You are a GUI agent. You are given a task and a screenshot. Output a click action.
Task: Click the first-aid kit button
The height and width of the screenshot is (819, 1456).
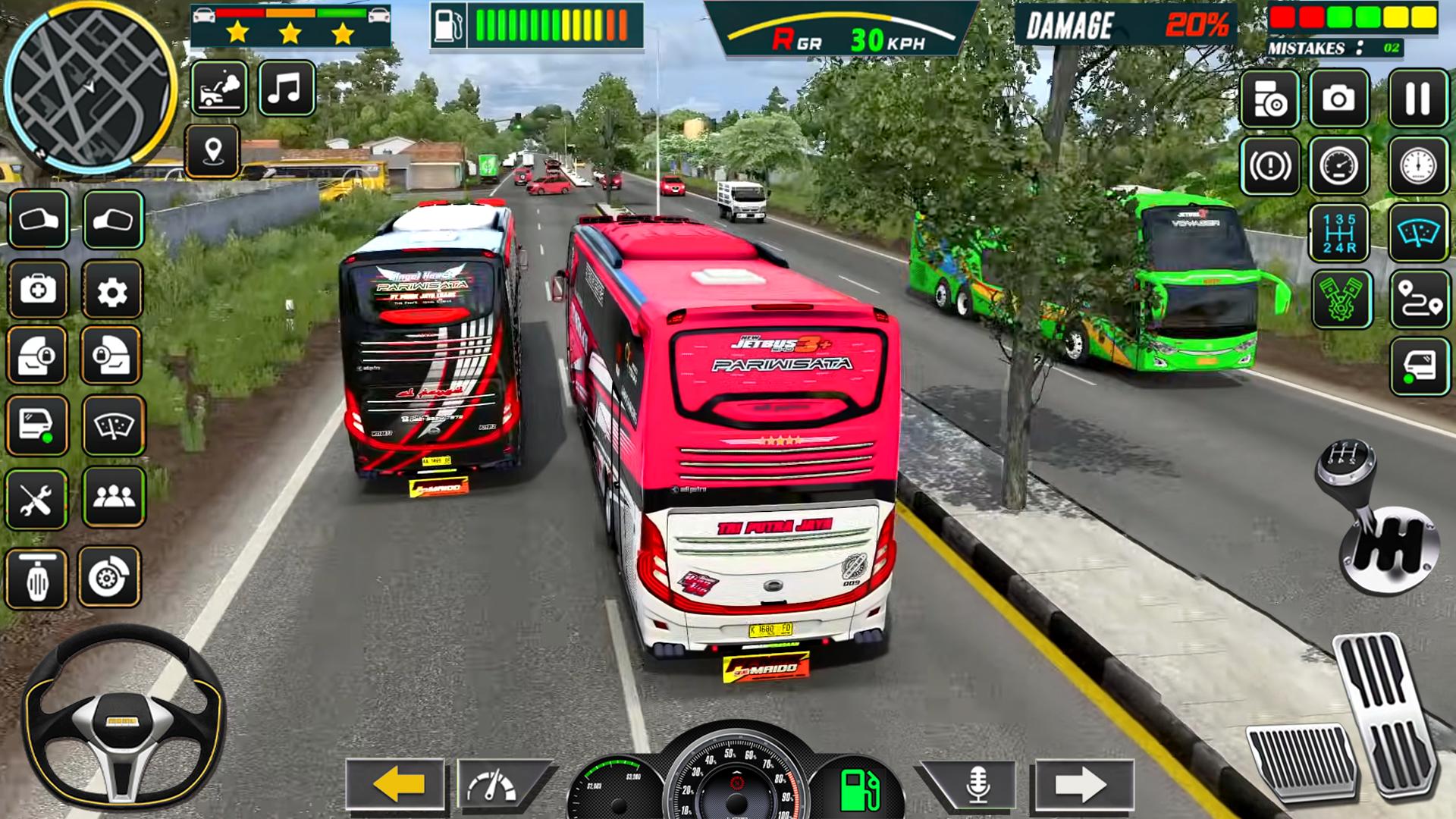[x=38, y=289]
